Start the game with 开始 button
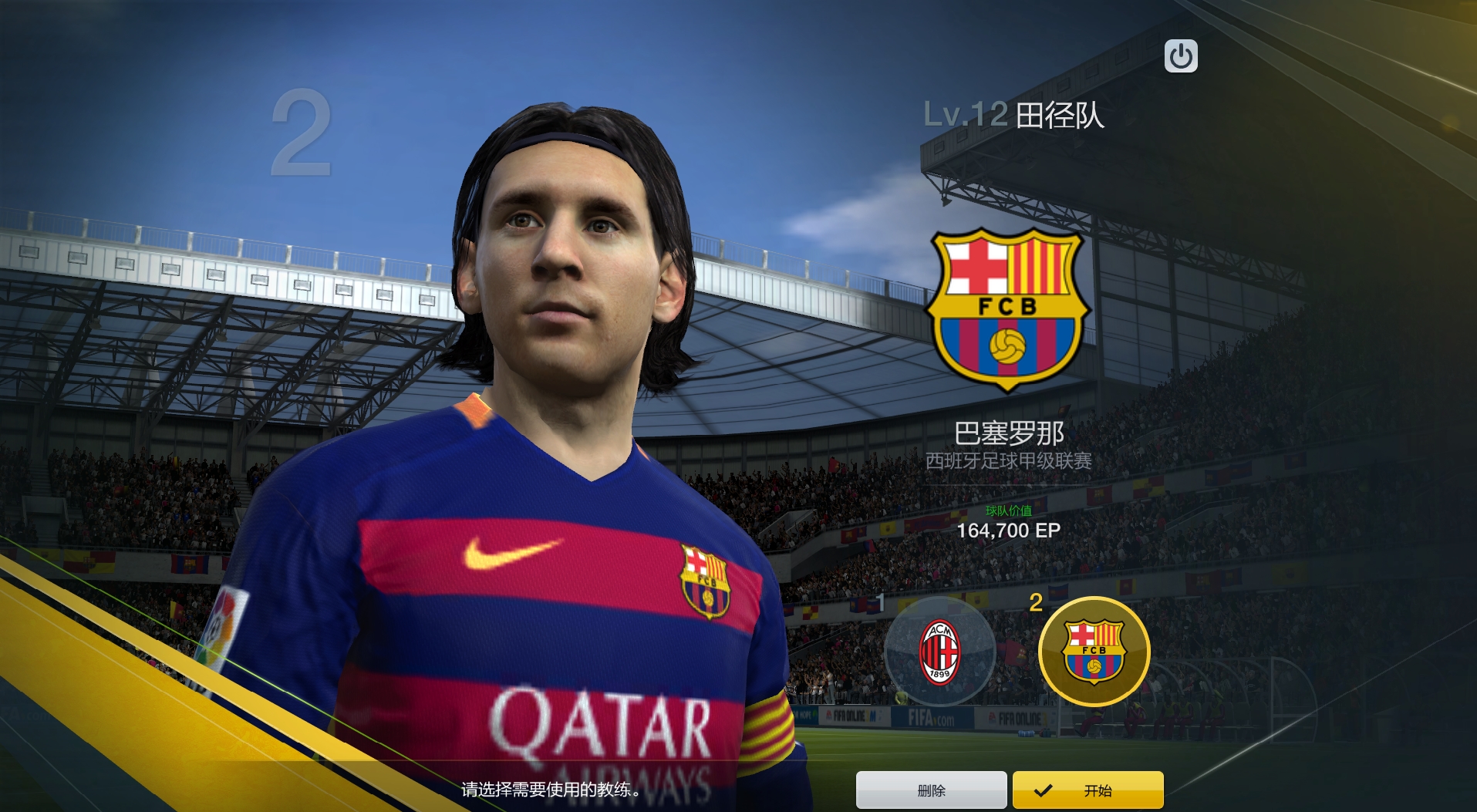1477x812 pixels. click(x=1088, y=790)
